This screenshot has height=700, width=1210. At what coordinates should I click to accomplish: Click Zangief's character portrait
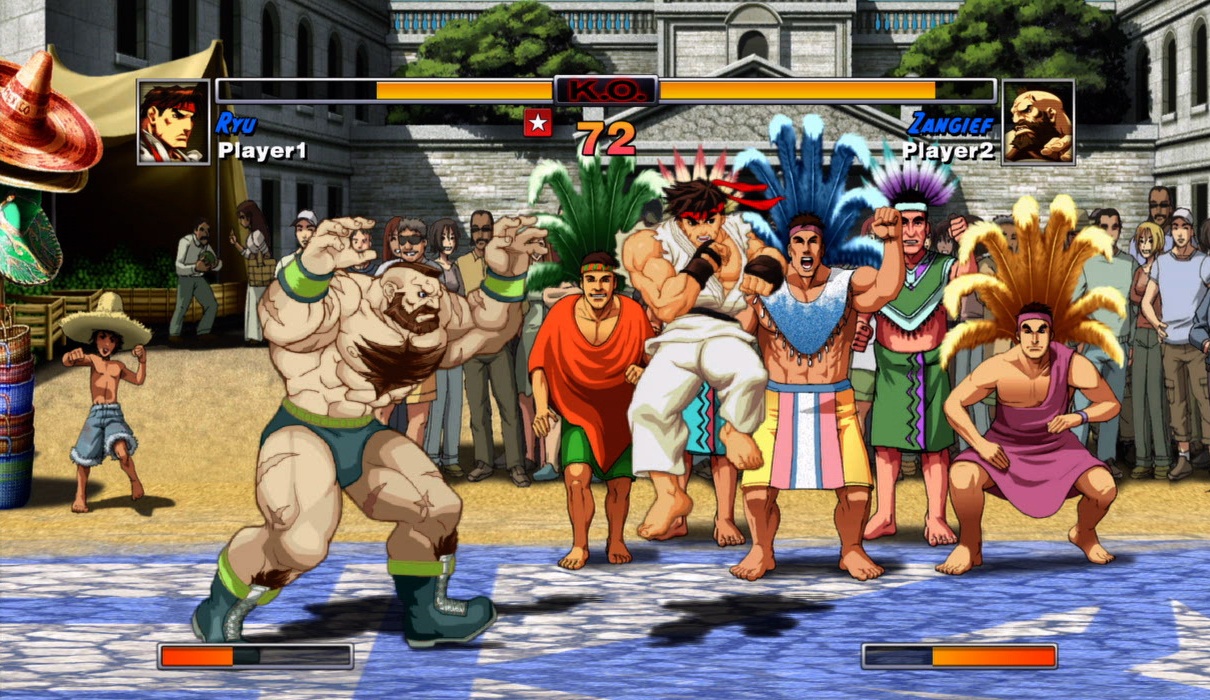coord(1037,122)
